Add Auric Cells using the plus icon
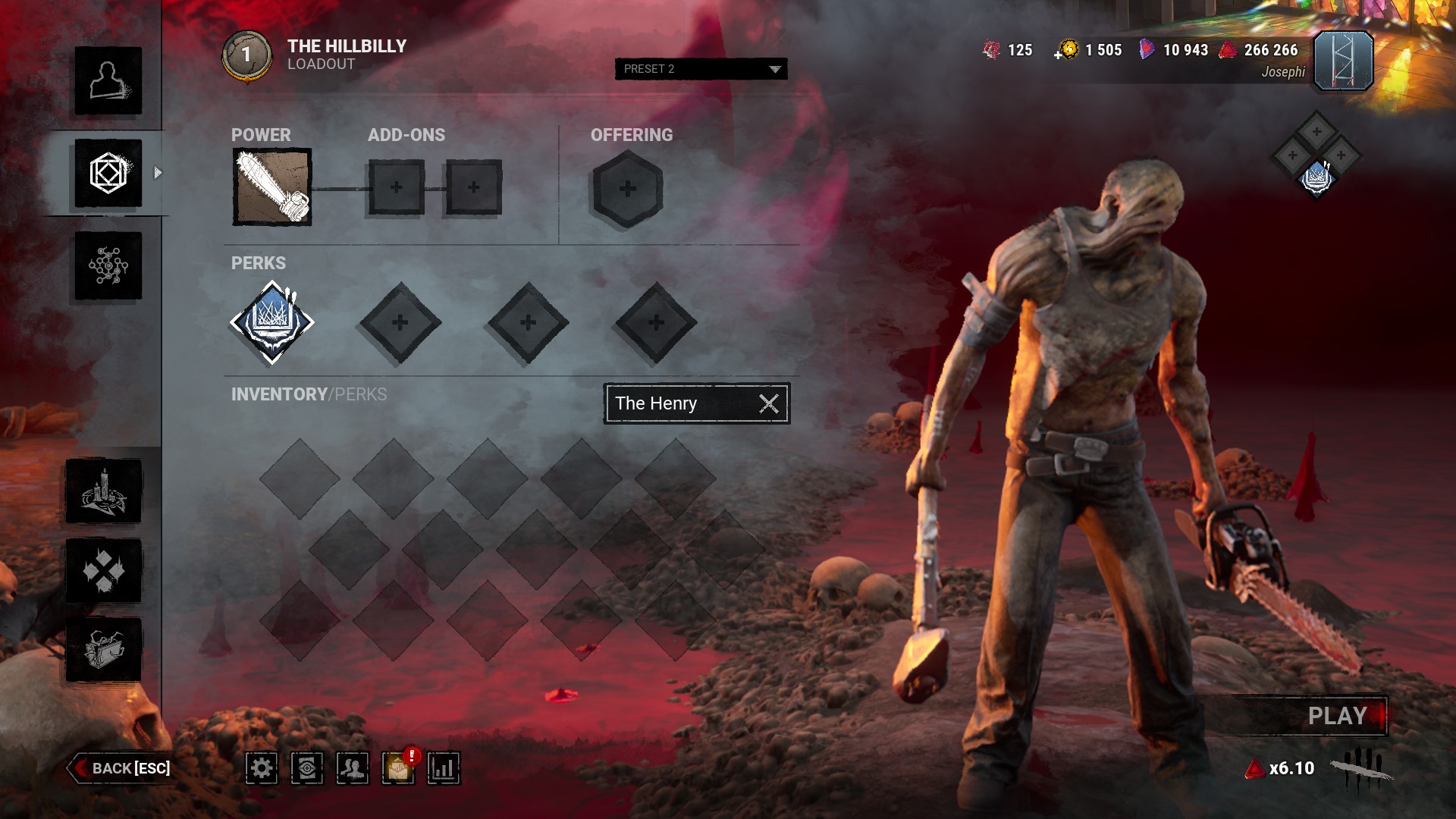 (1059, 55)
